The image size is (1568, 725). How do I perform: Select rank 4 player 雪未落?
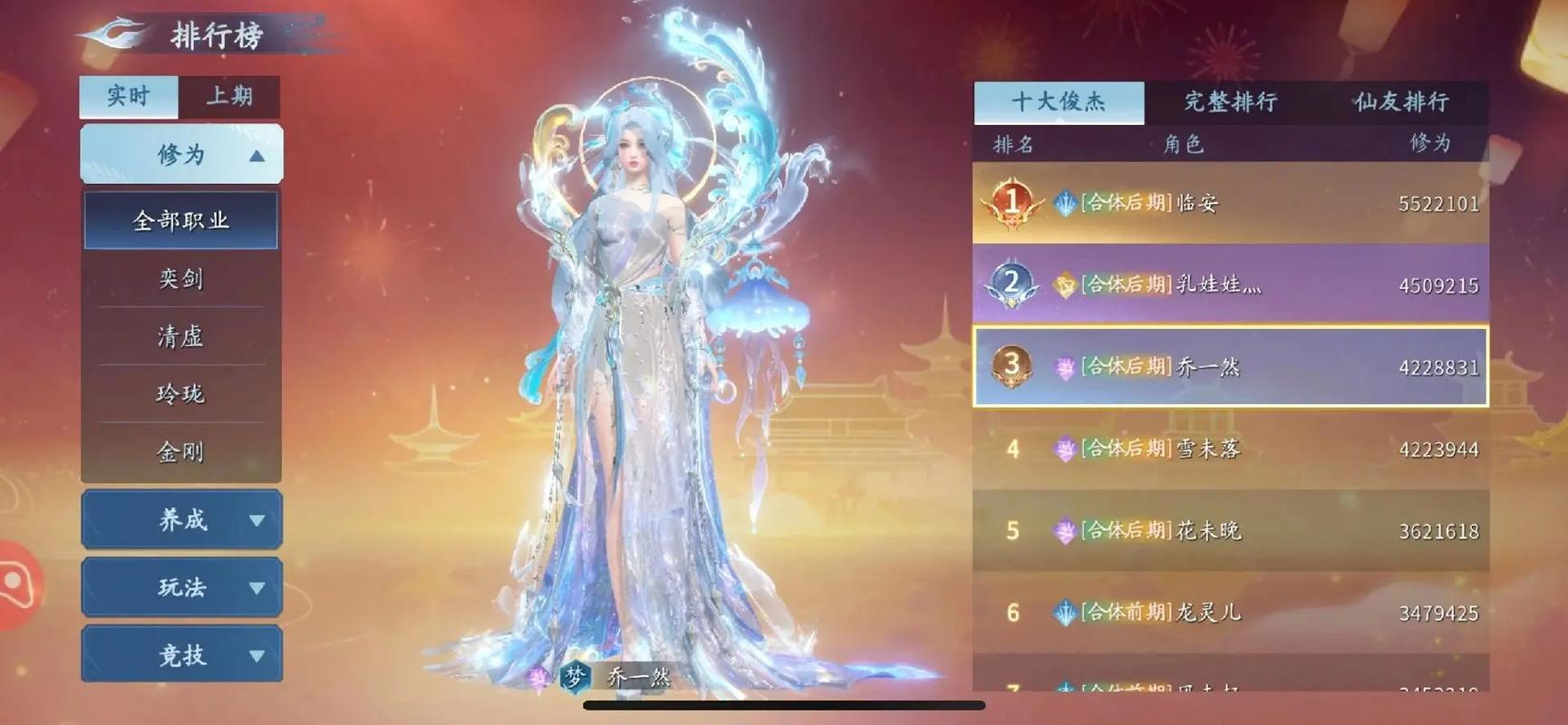point(1230,449)
